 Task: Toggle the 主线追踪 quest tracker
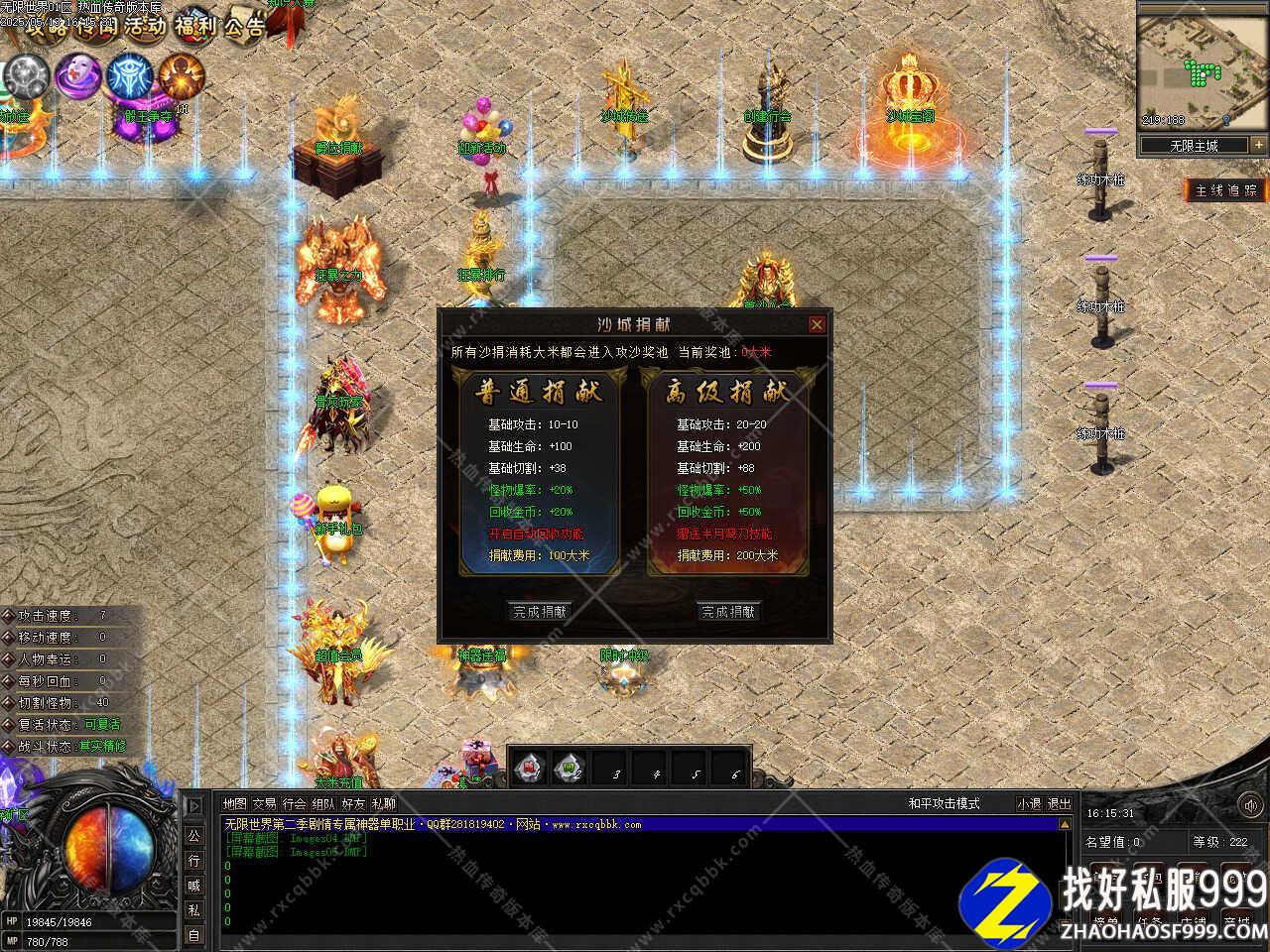(x=1226, y=190)
